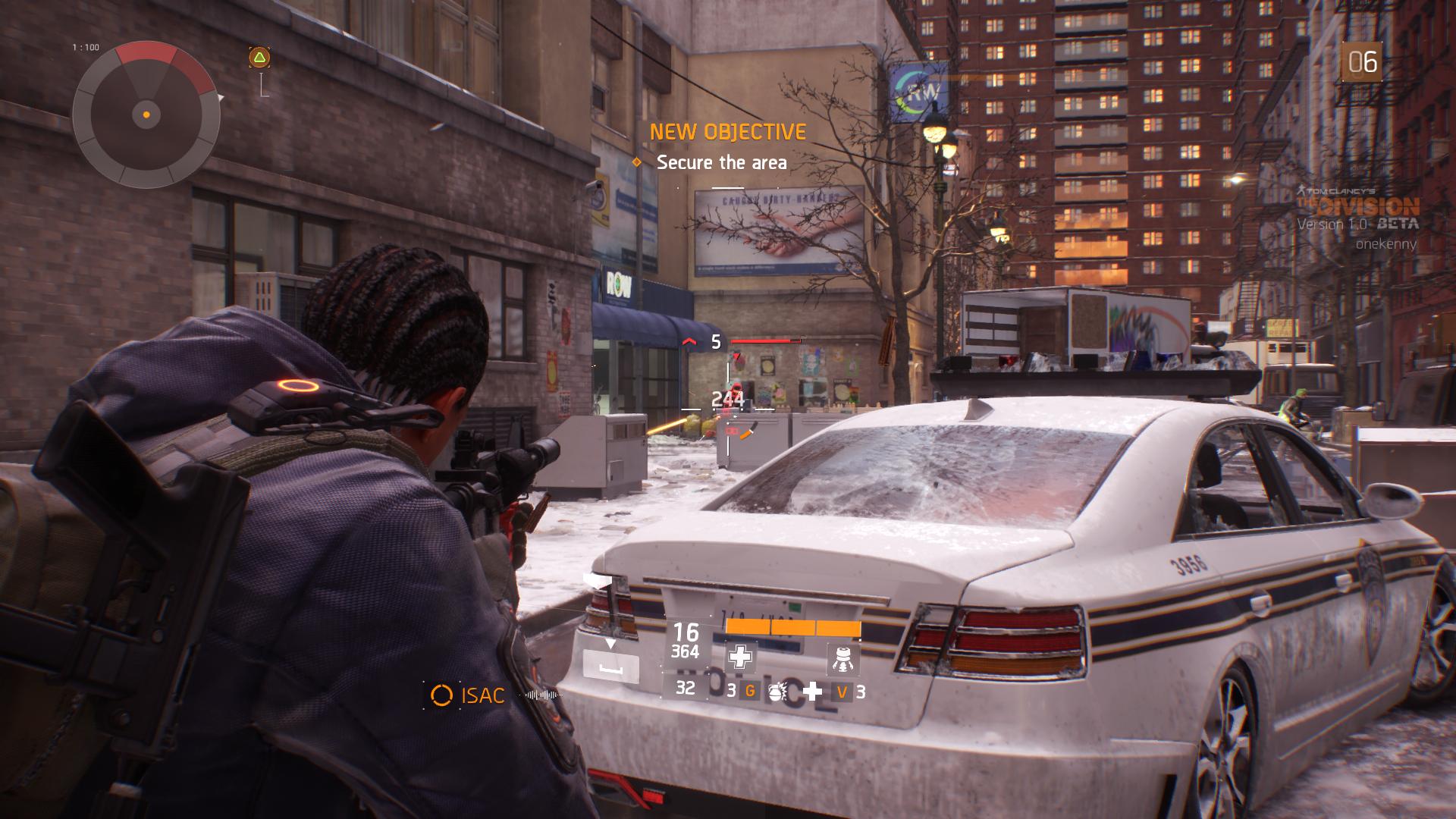The width and height of the screenshot is (1456, 819).
Task: Select the grenade icon
Action: (777, 691)
